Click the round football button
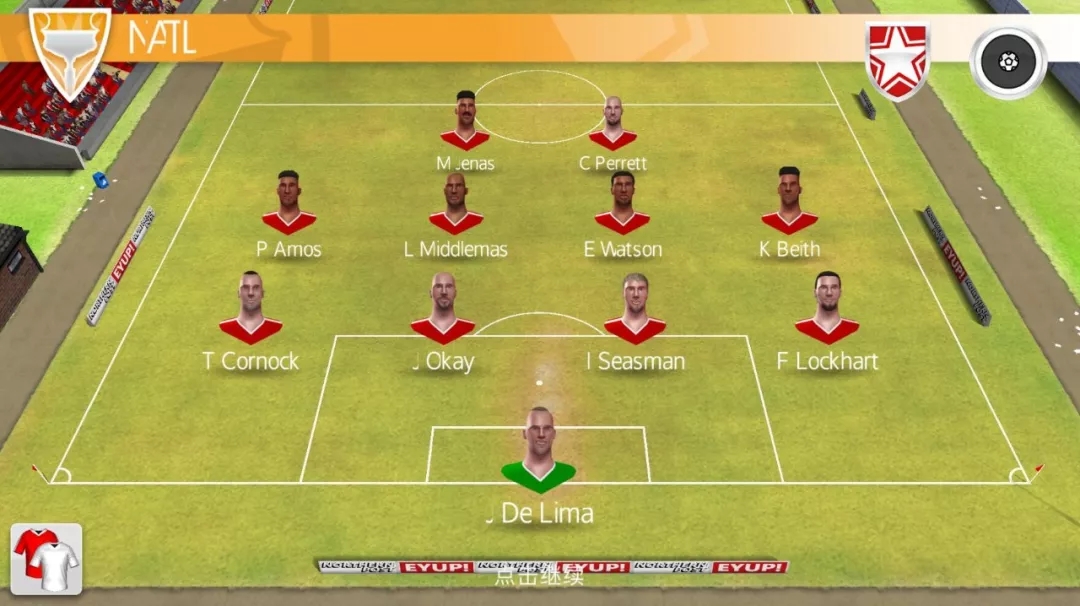This screenshot has width=1080, height=606. point(1008,62)
